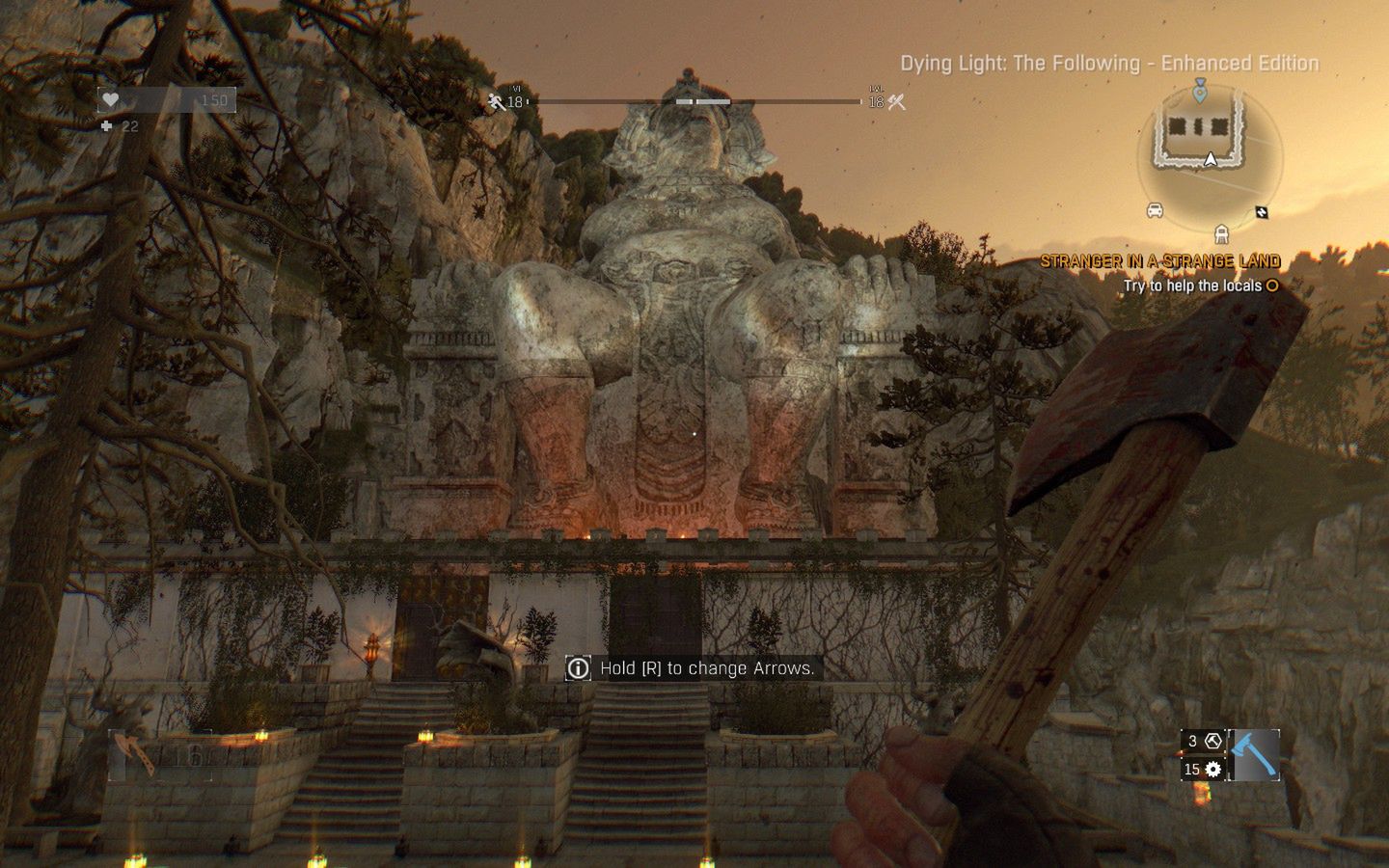The width and height of the screenshot is (1389, 868).
Task: Click the running man agility icon
Action: [497, 101]
